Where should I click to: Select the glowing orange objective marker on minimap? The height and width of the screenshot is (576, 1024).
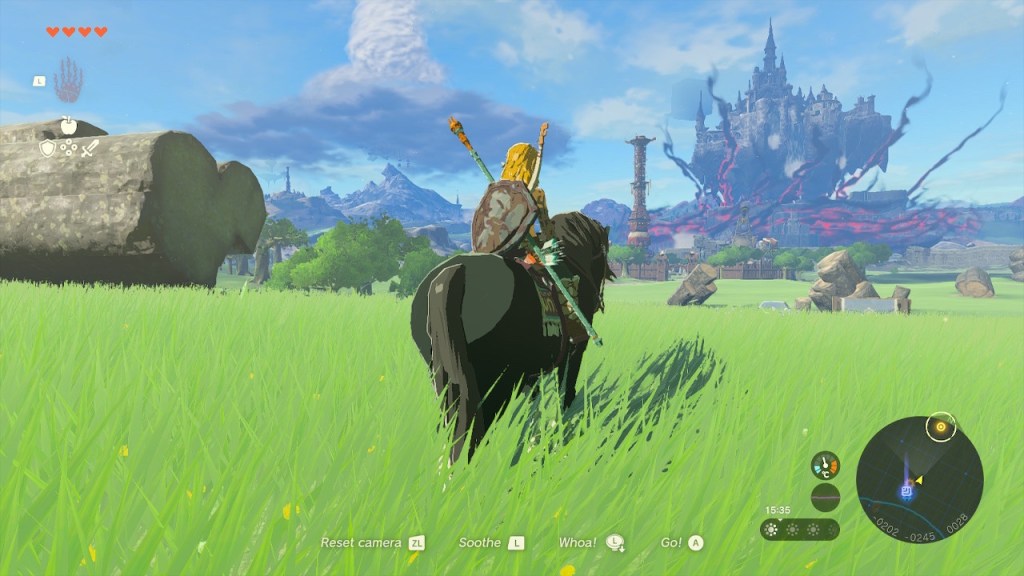(x=939, y=427)
